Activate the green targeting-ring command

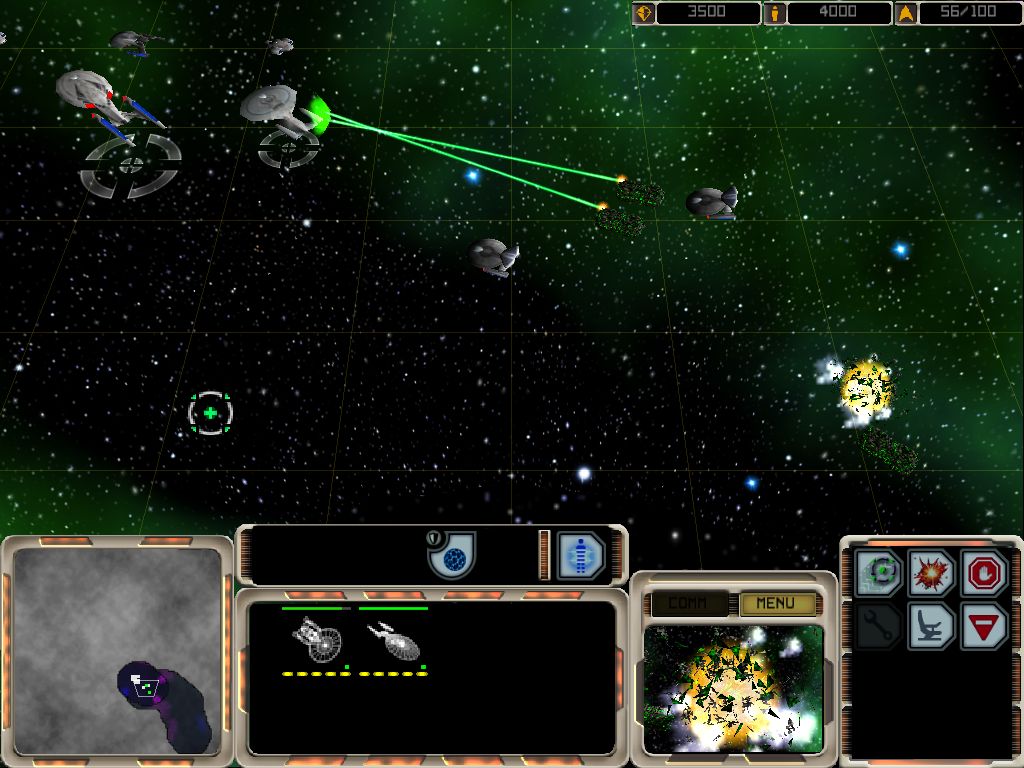click(879, 574)
